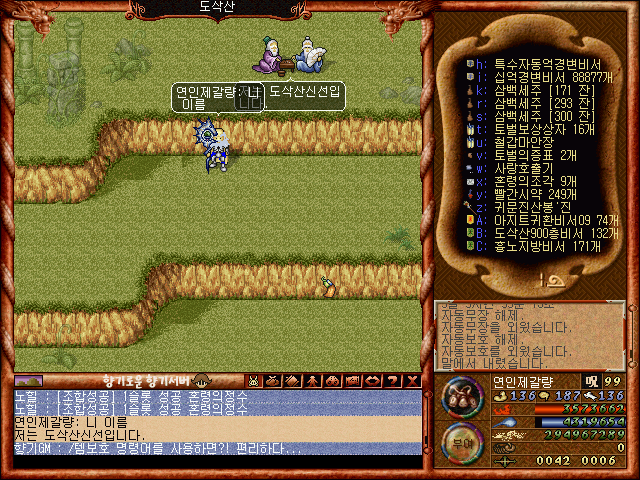The image size is (640, 480).
Task: Click the question mark help icon
Action: tap(393, 381)
